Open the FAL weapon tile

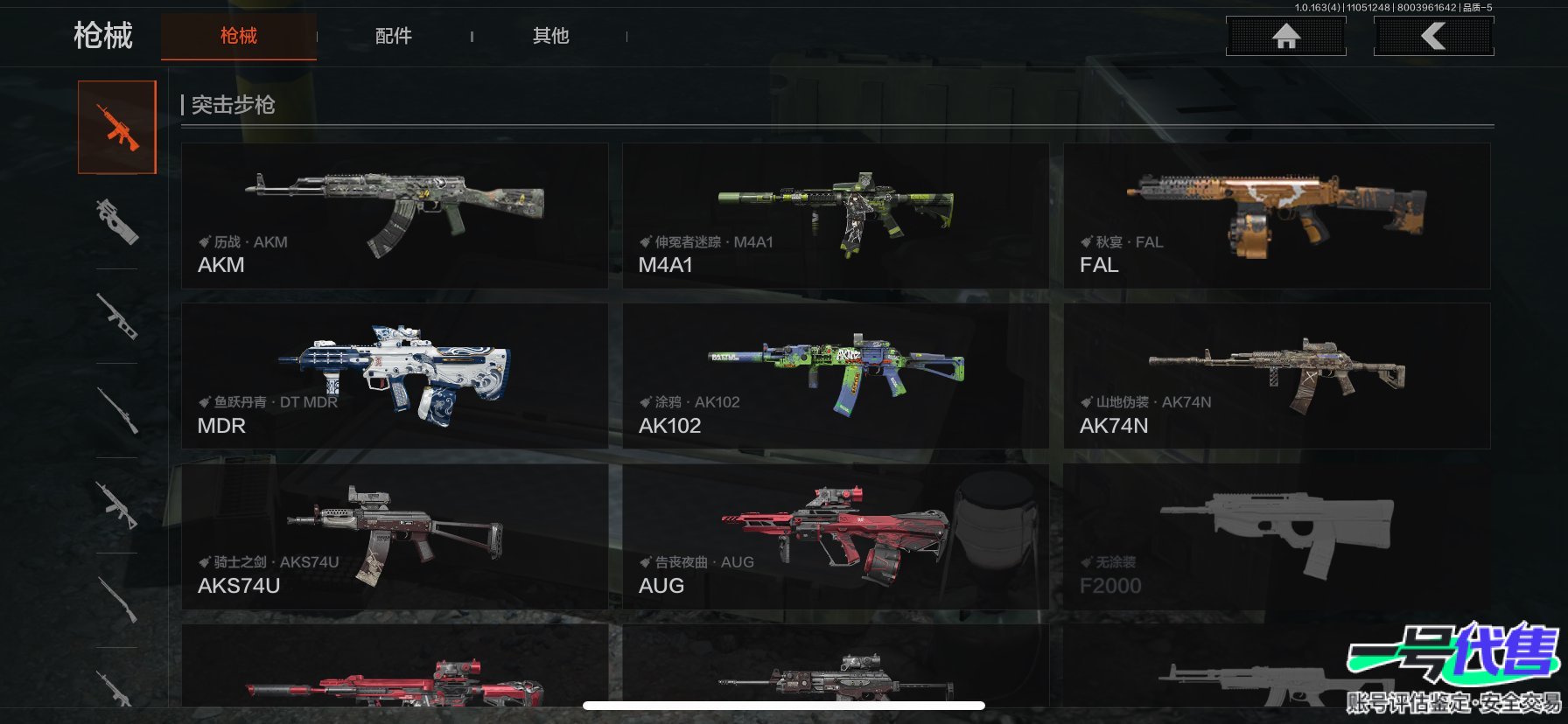coord(1277,216)
